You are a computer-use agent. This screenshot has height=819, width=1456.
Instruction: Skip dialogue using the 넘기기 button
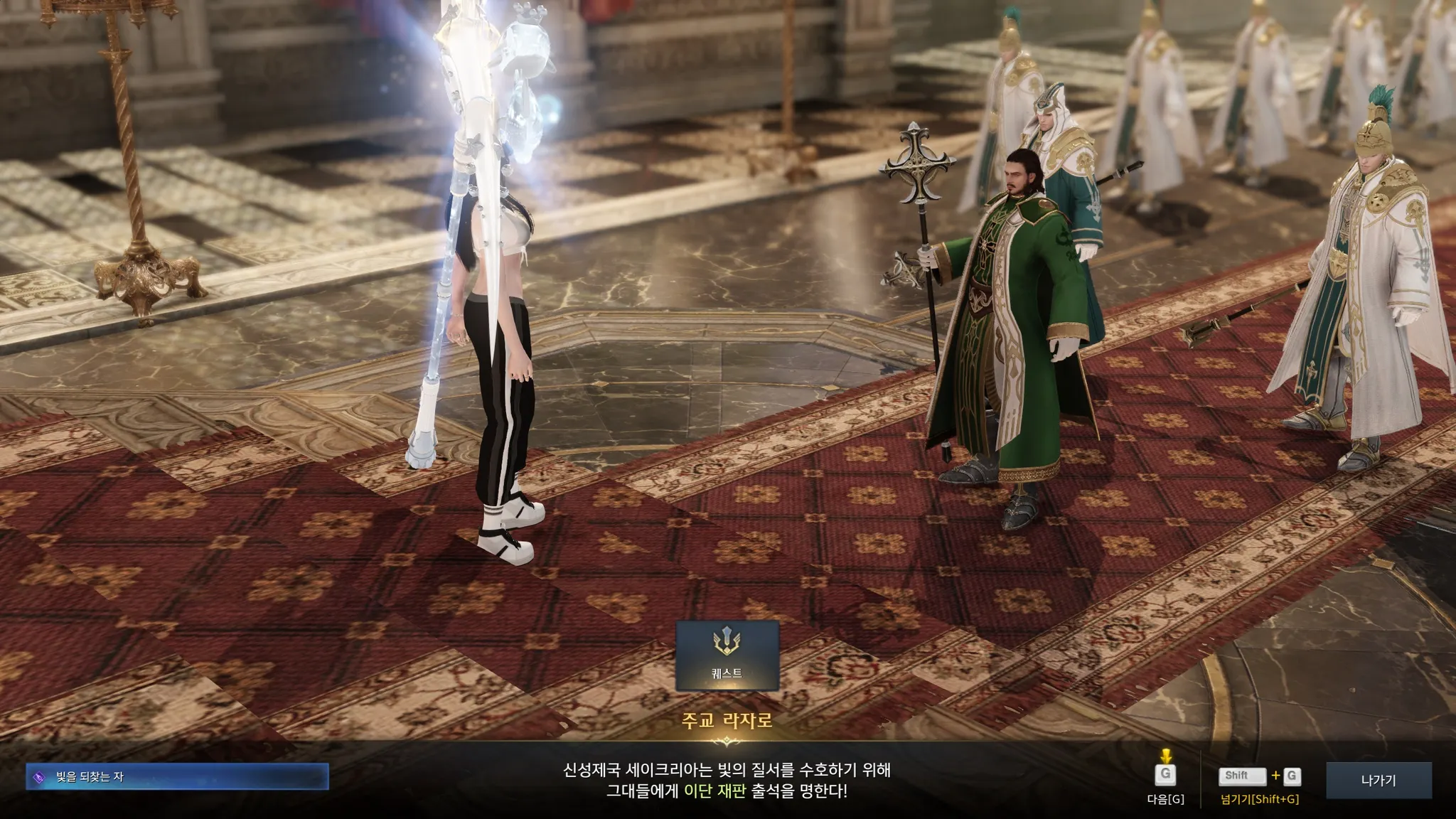tap(1259, 777)
